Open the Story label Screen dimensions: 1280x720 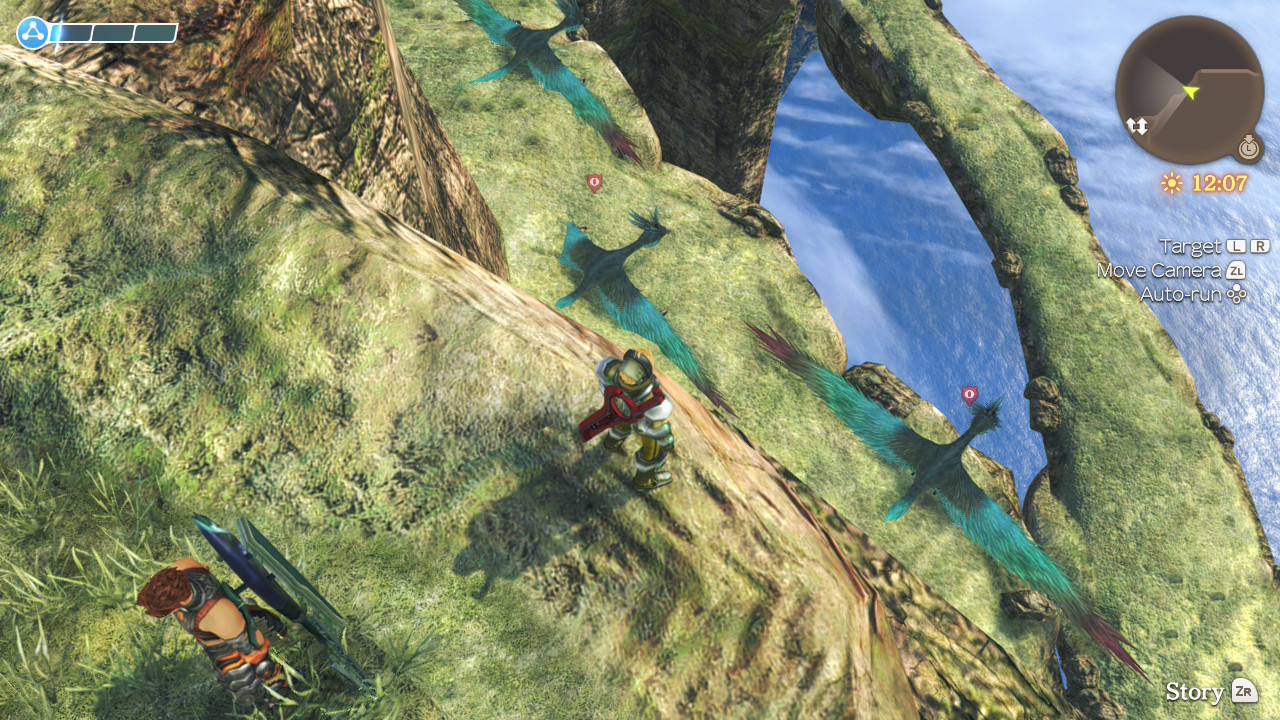[1195, 692]
